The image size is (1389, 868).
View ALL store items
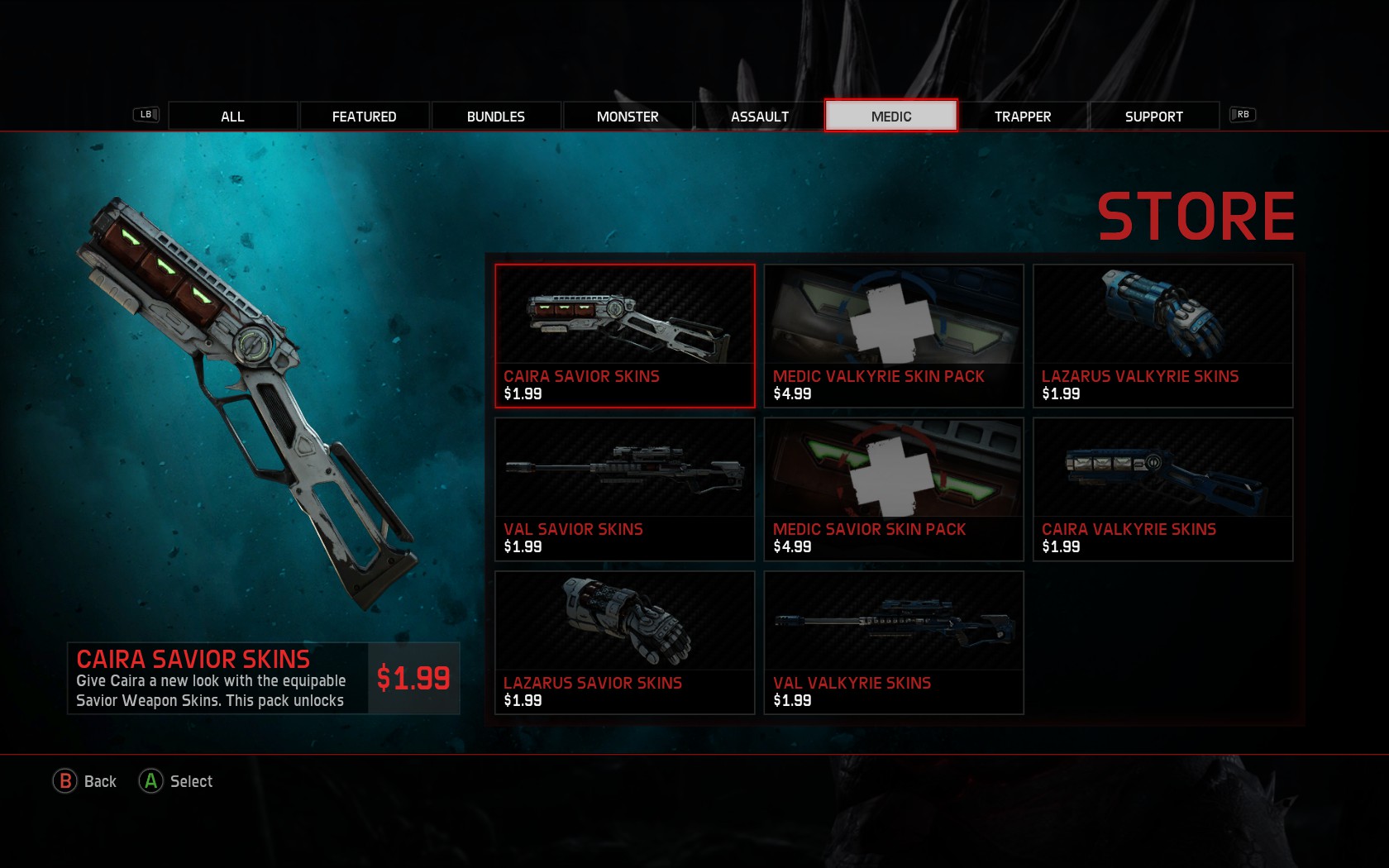coord(232,116)
